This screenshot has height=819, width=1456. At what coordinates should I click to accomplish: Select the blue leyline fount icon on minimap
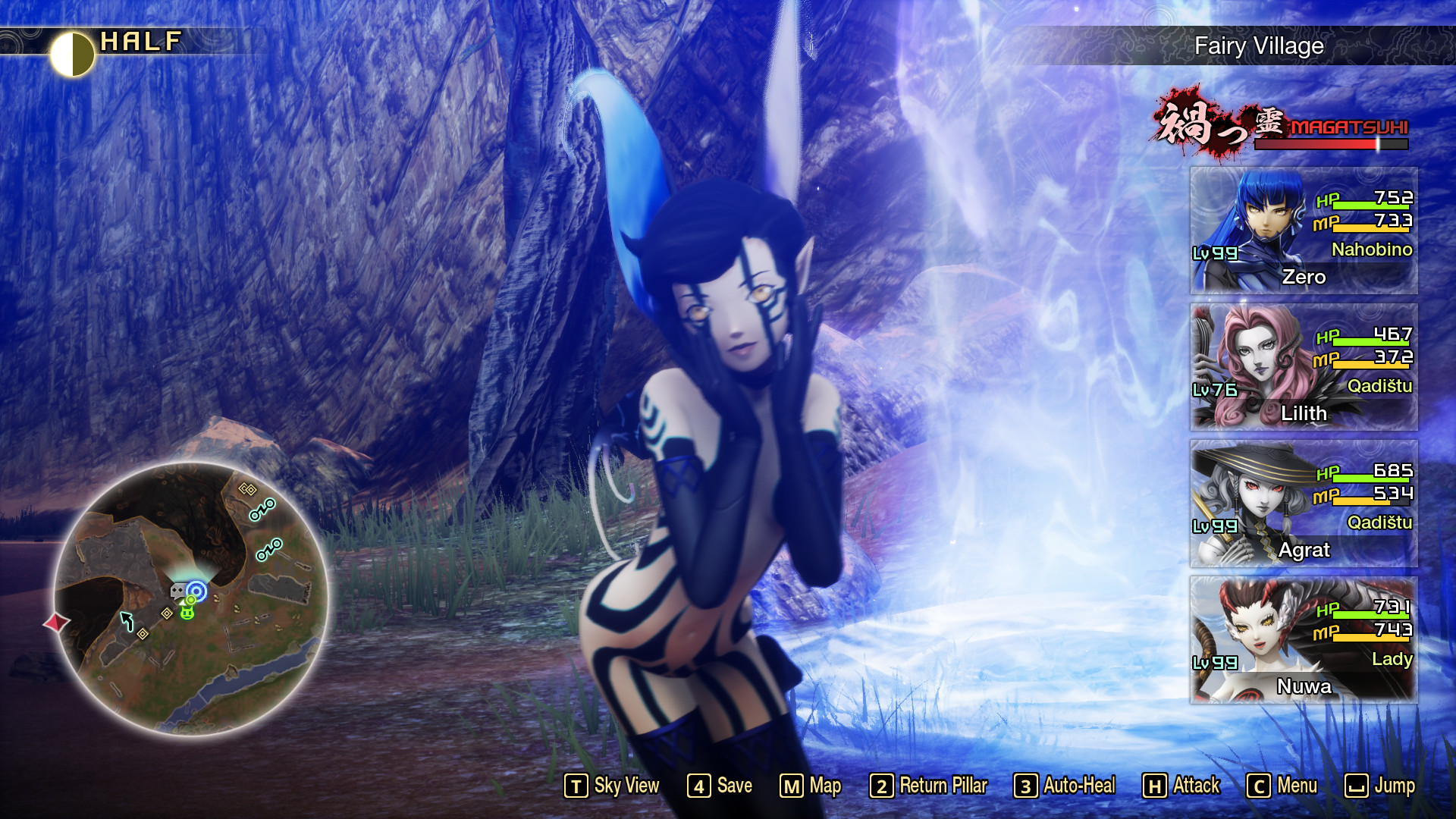pyautogui.click(x=197, y=590)
